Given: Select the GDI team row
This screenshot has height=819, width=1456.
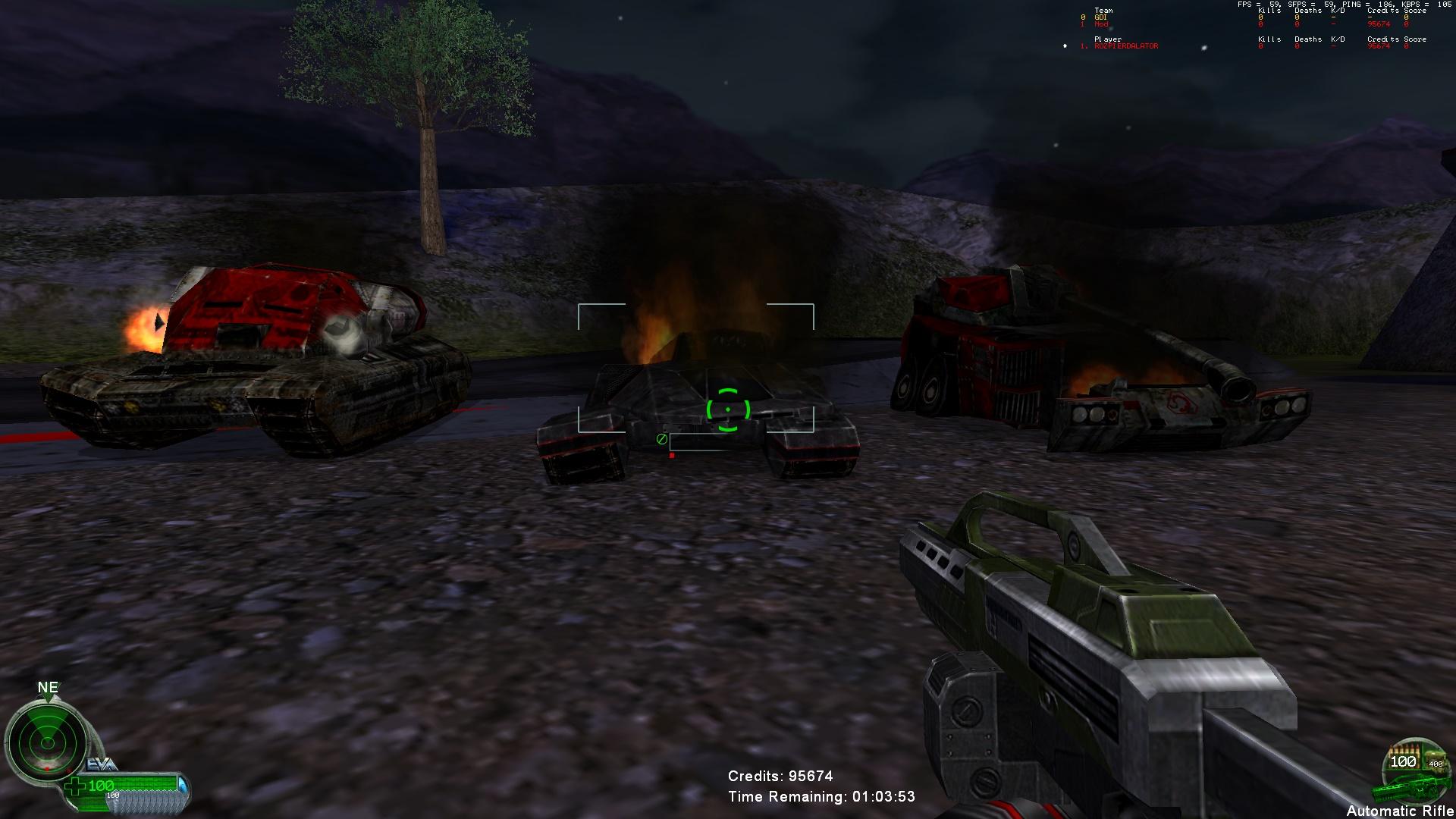Looking at the screenshot, I should pyautogui.click(x=1100, y=17).
